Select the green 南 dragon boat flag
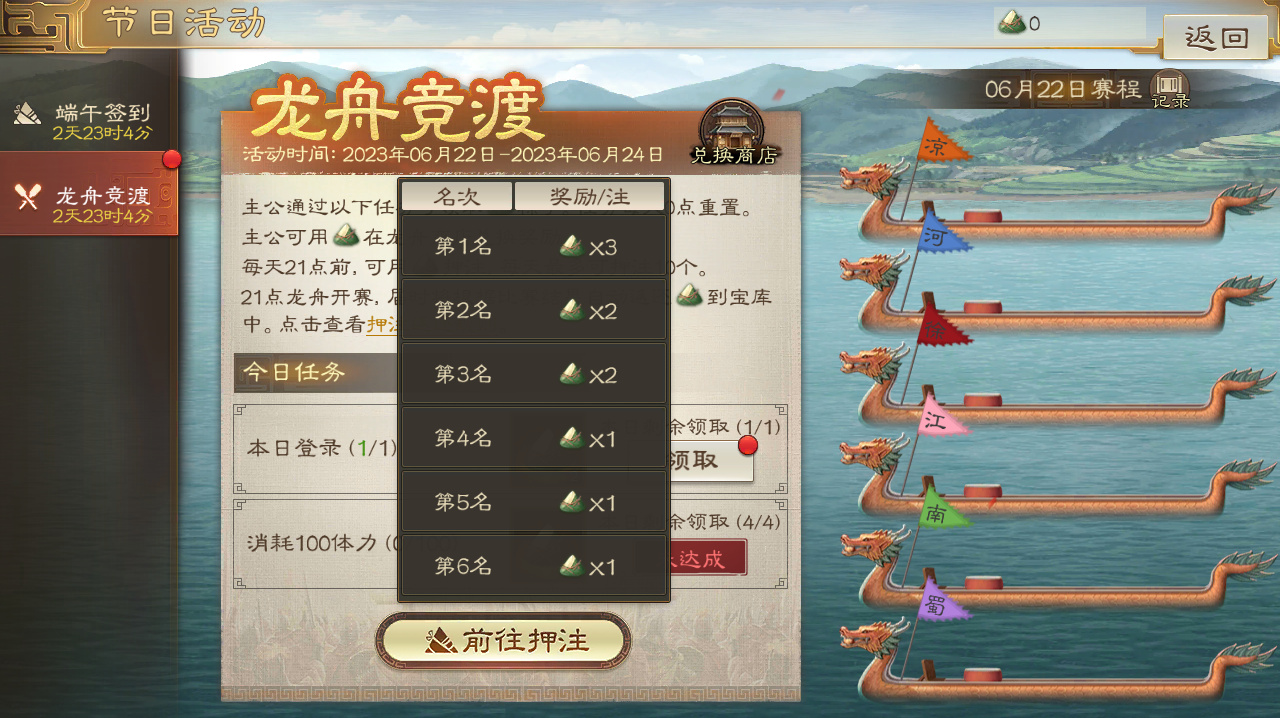 tap(941, 511)
